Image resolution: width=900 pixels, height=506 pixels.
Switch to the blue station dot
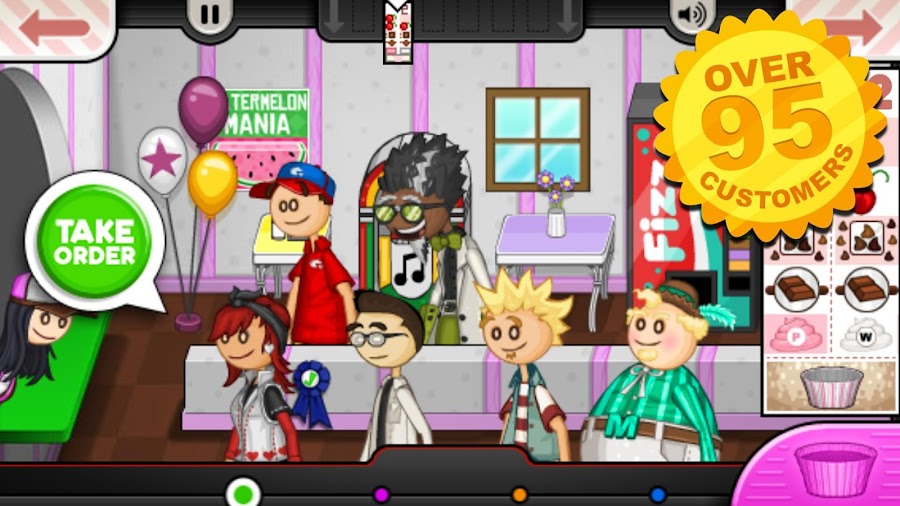click(x=657, y=494)
